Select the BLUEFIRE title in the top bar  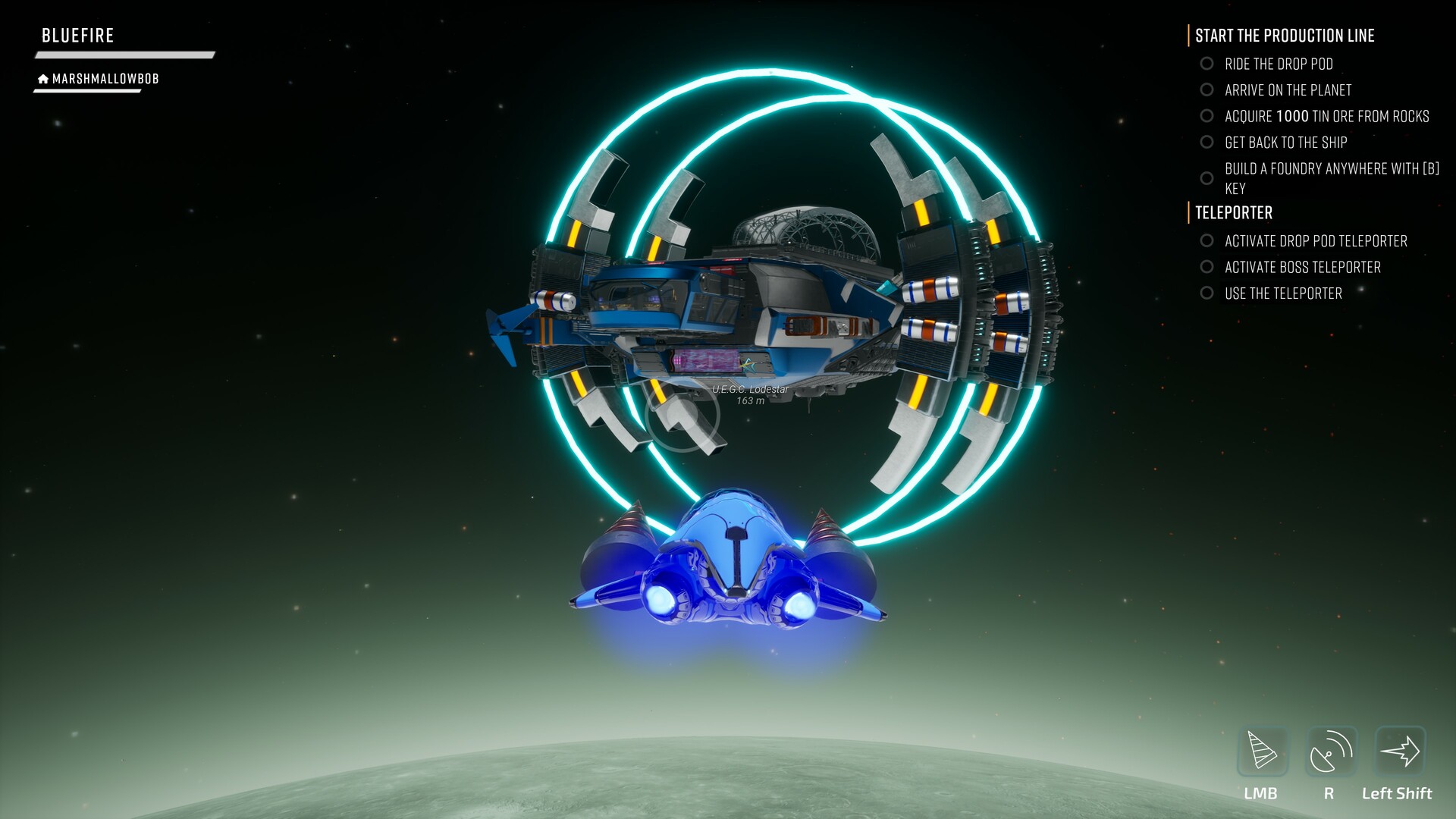tap(78, 35)
